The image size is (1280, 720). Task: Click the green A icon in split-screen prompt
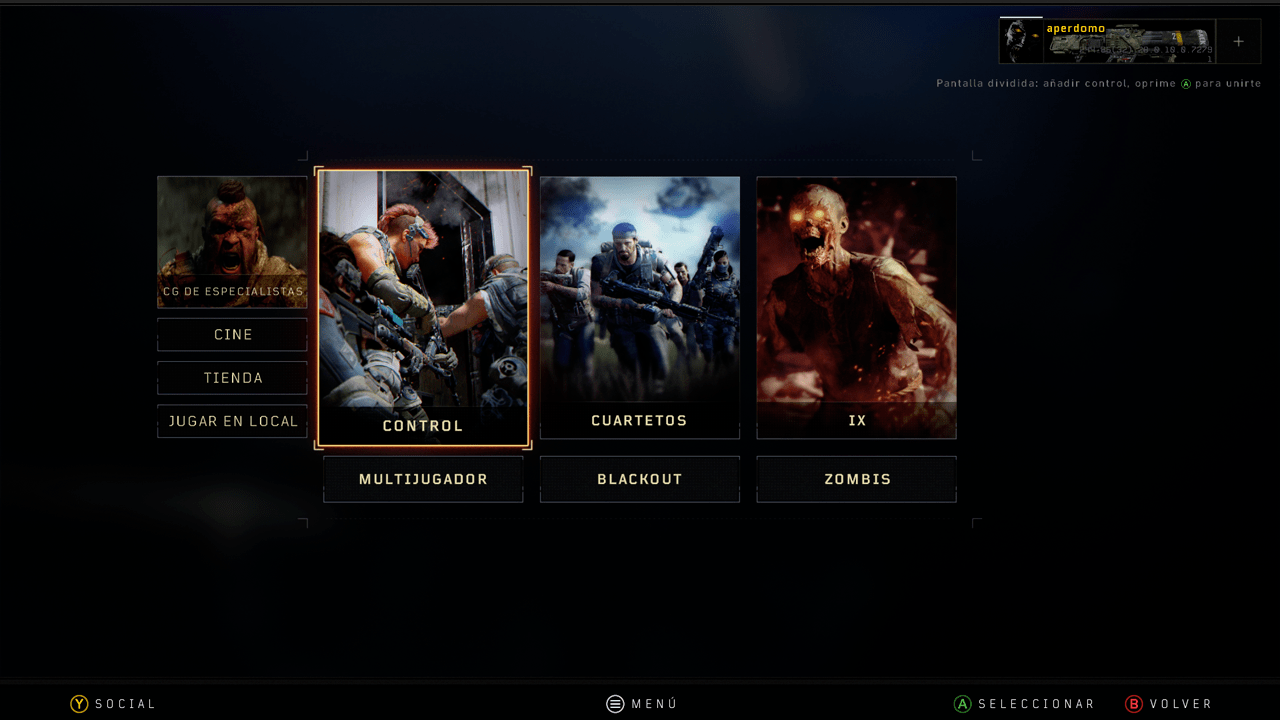1184,84
